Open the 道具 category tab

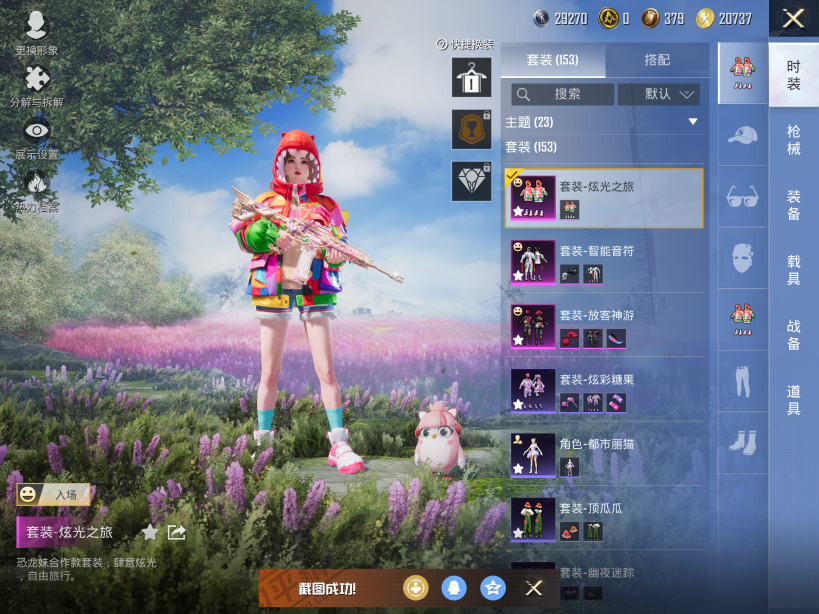coord(793,399)
